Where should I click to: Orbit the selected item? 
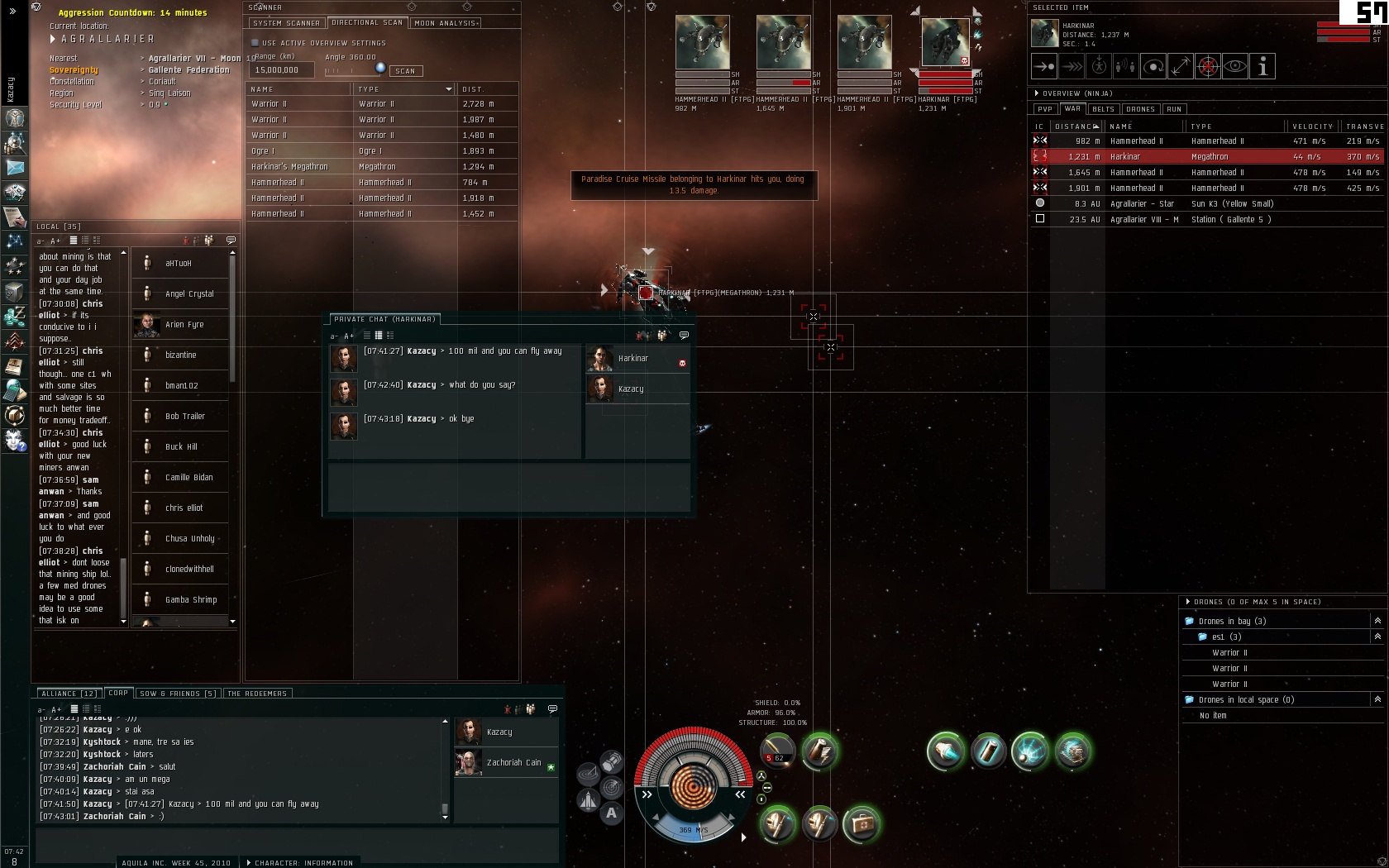[x=1153, y=67]
